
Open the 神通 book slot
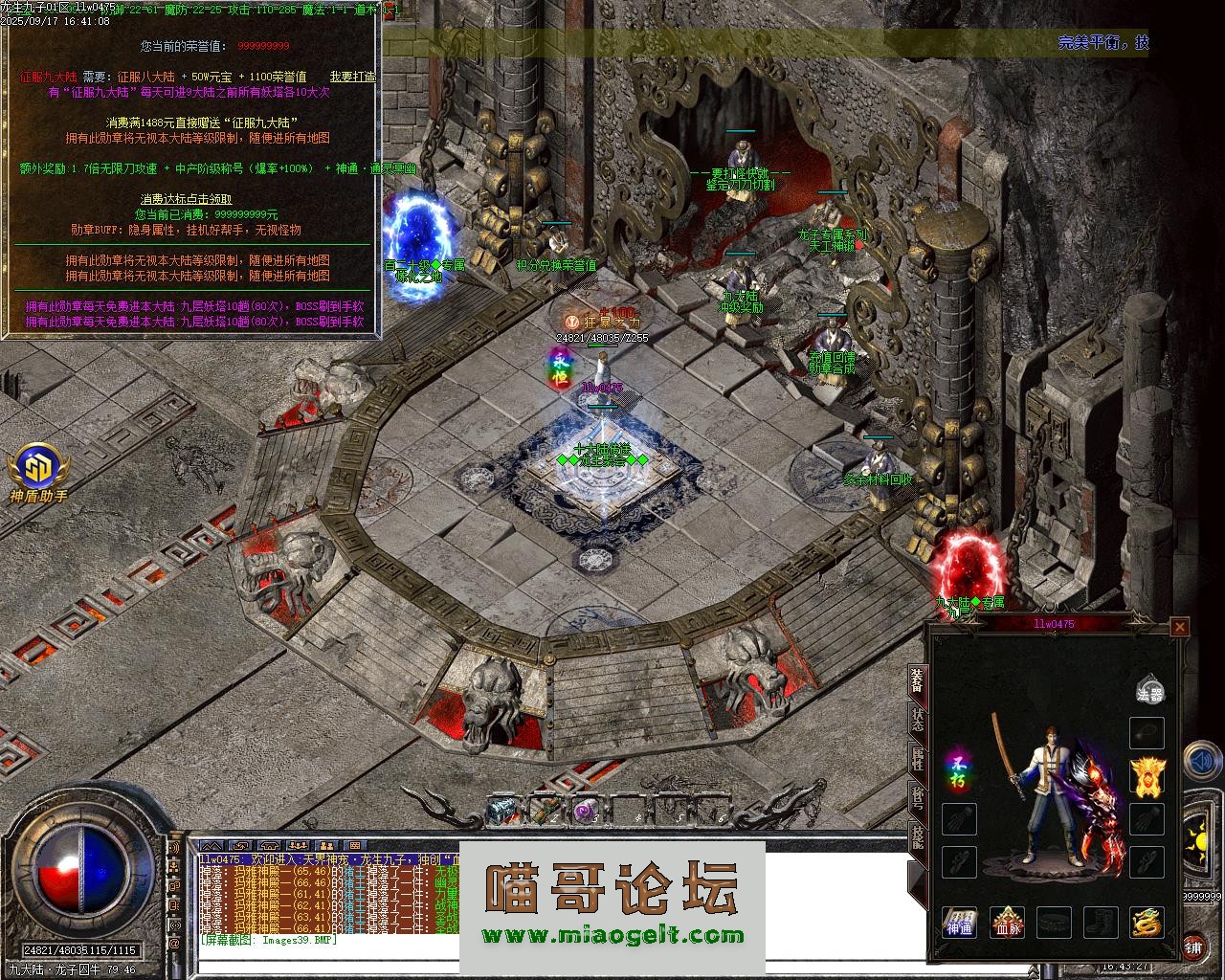959,923
